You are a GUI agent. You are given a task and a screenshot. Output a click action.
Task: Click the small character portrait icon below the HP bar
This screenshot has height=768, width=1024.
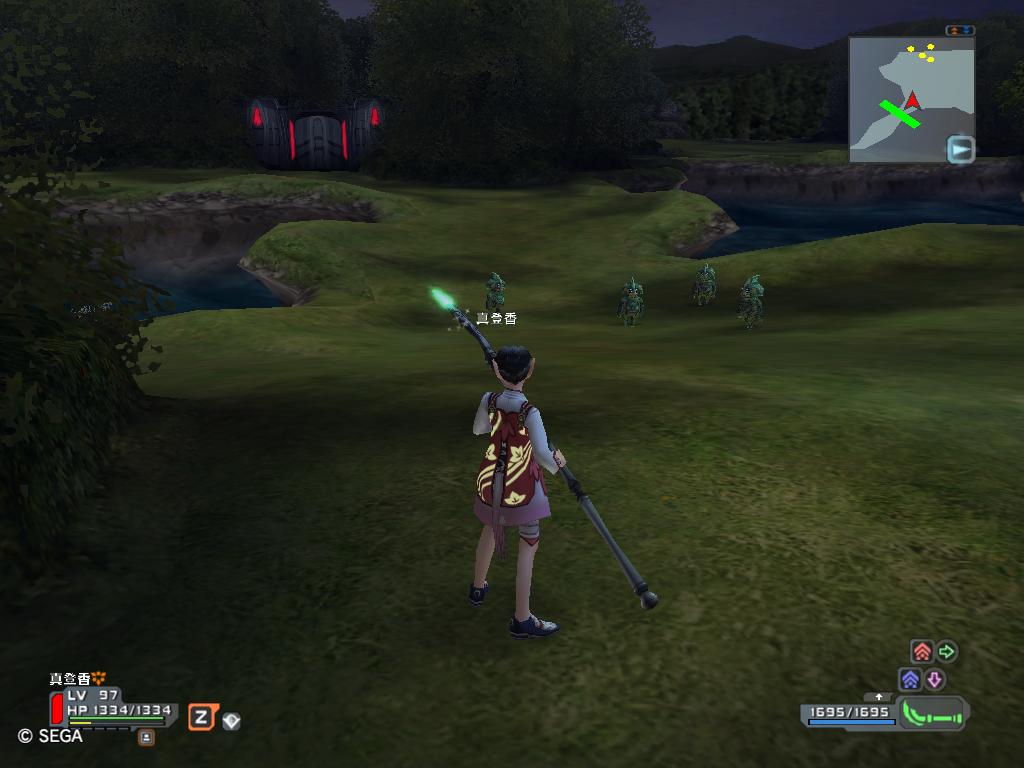pyautogui.click(x=146, y=737)
